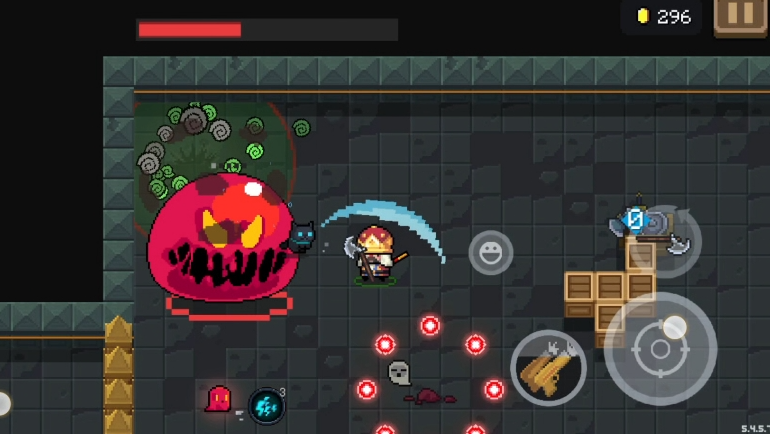This screenshot has width=770, height=434.
Task: Pause the game with the top-right button
Action: coord(740,16)
